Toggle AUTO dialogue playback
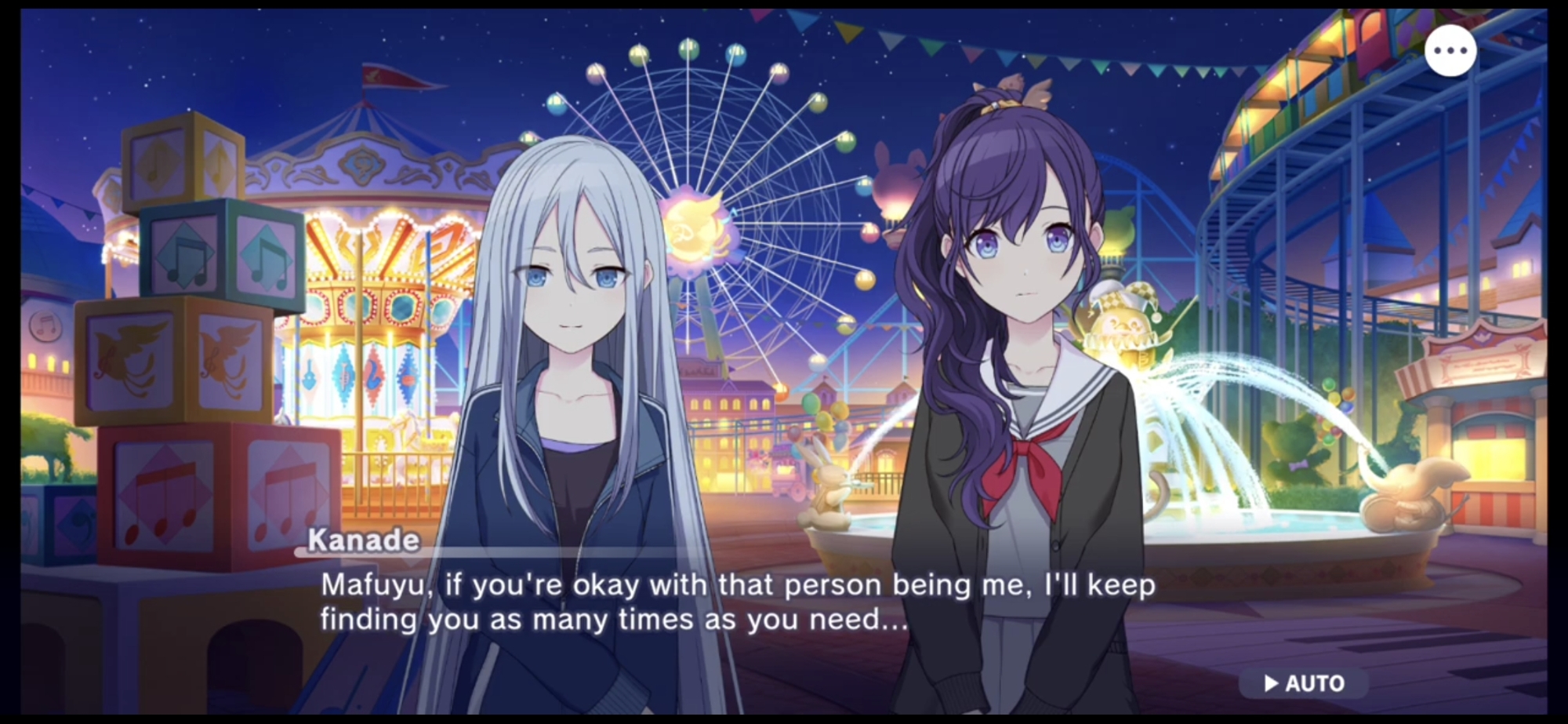This screenshot has height=724, width=1568. tap(1304, 683)
